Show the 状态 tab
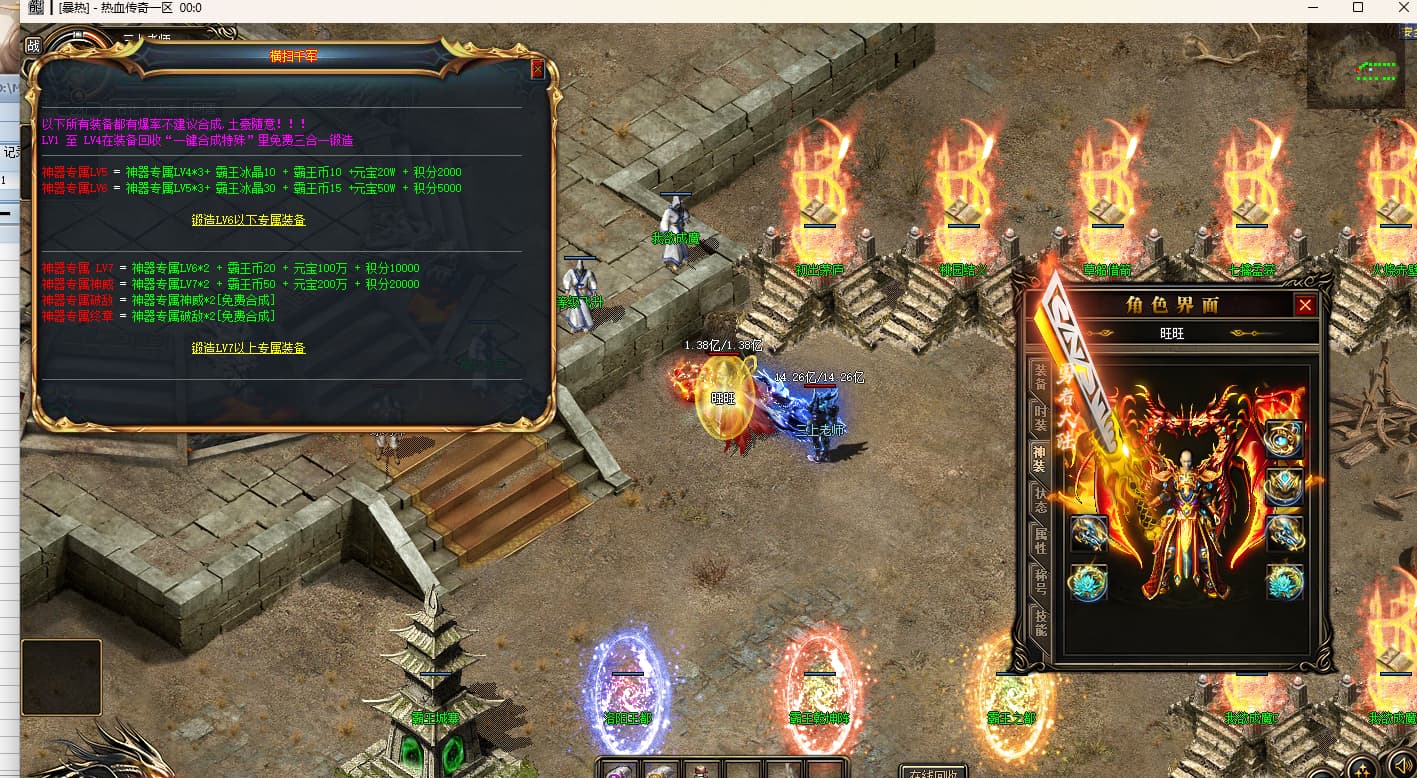Screen dimensions: 1417x778 point(1040,500)
